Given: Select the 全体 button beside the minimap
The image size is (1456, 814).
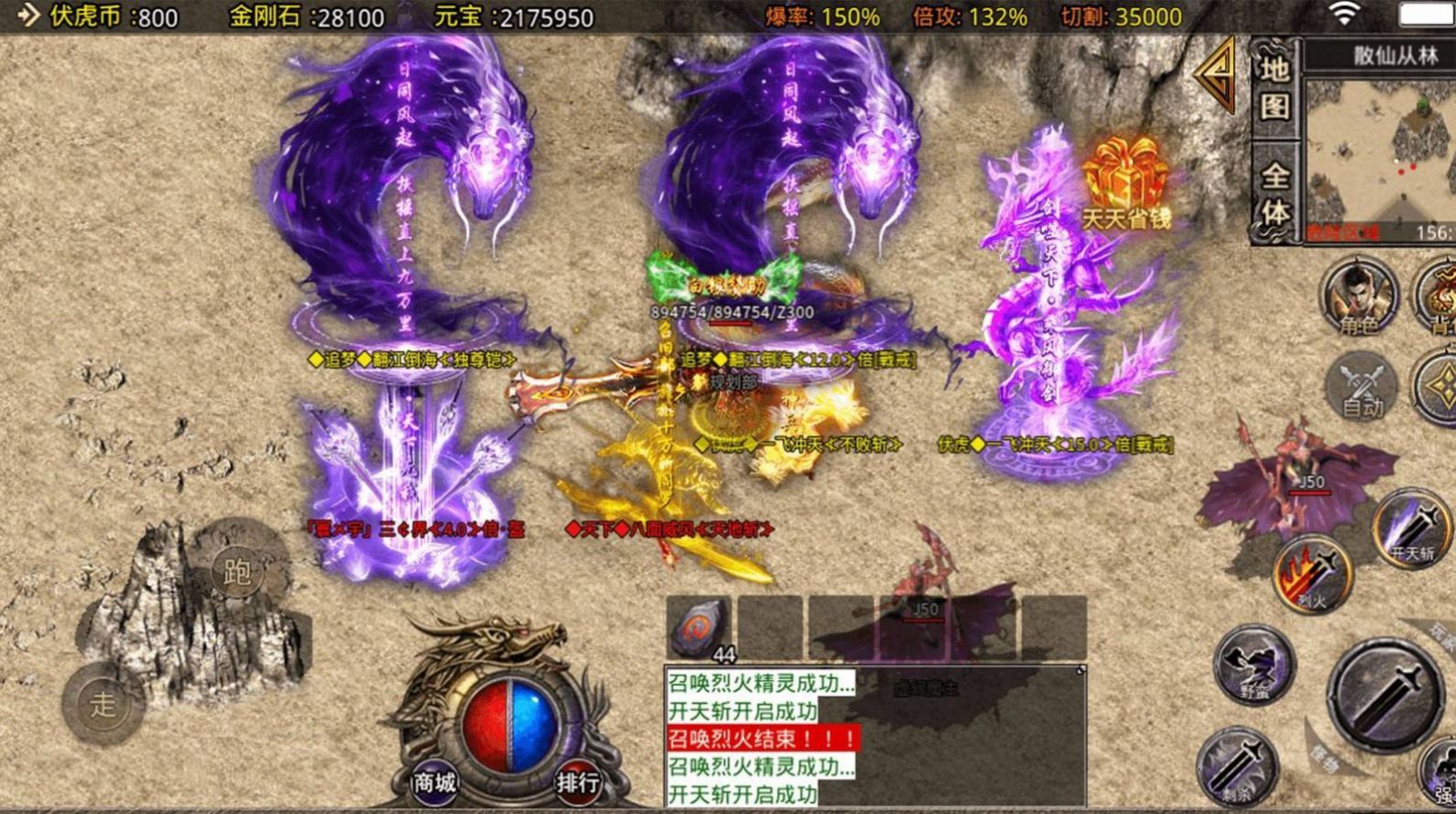Looking at the screenshot, I should 1274,193.
